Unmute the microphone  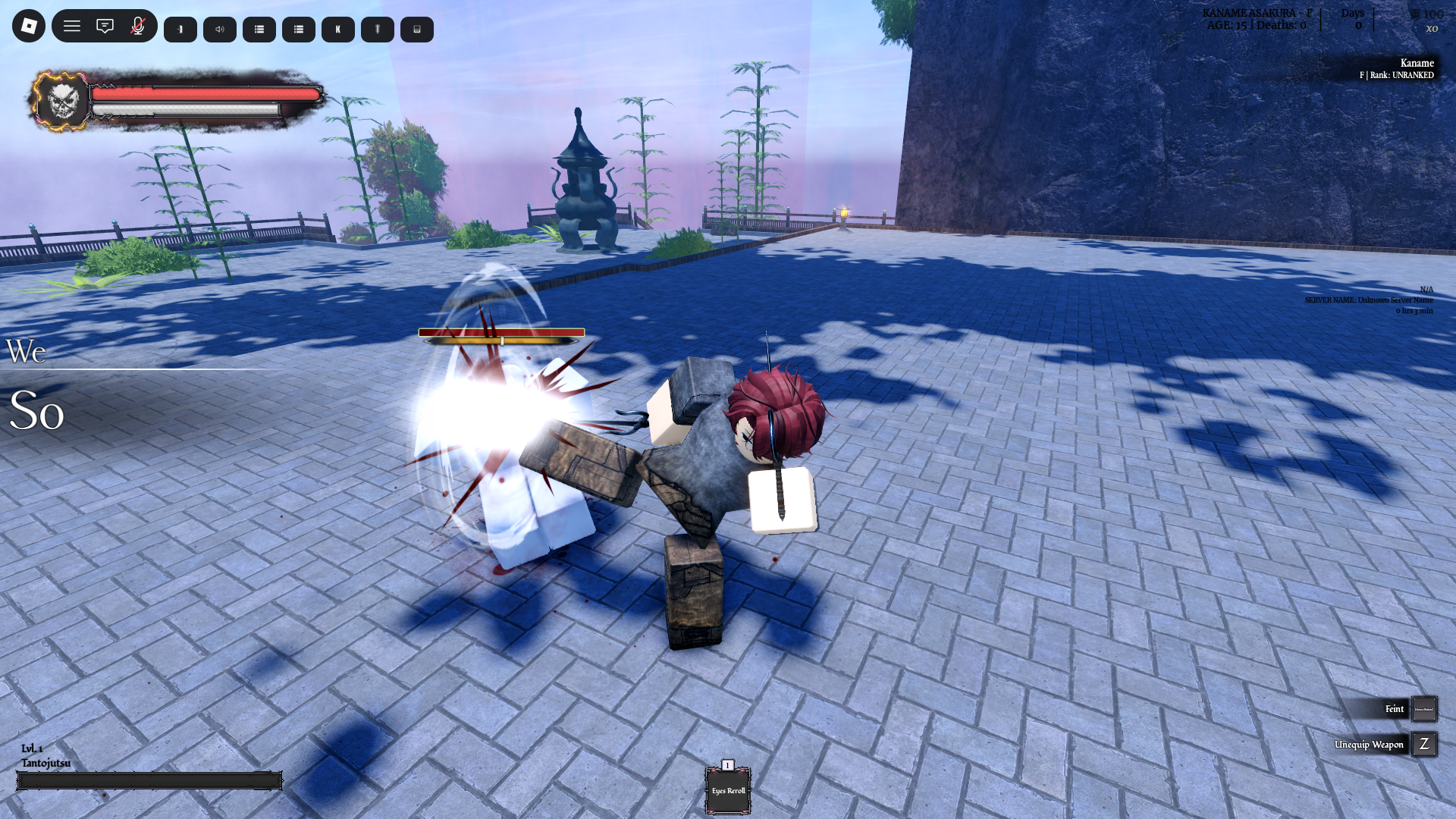137,26
